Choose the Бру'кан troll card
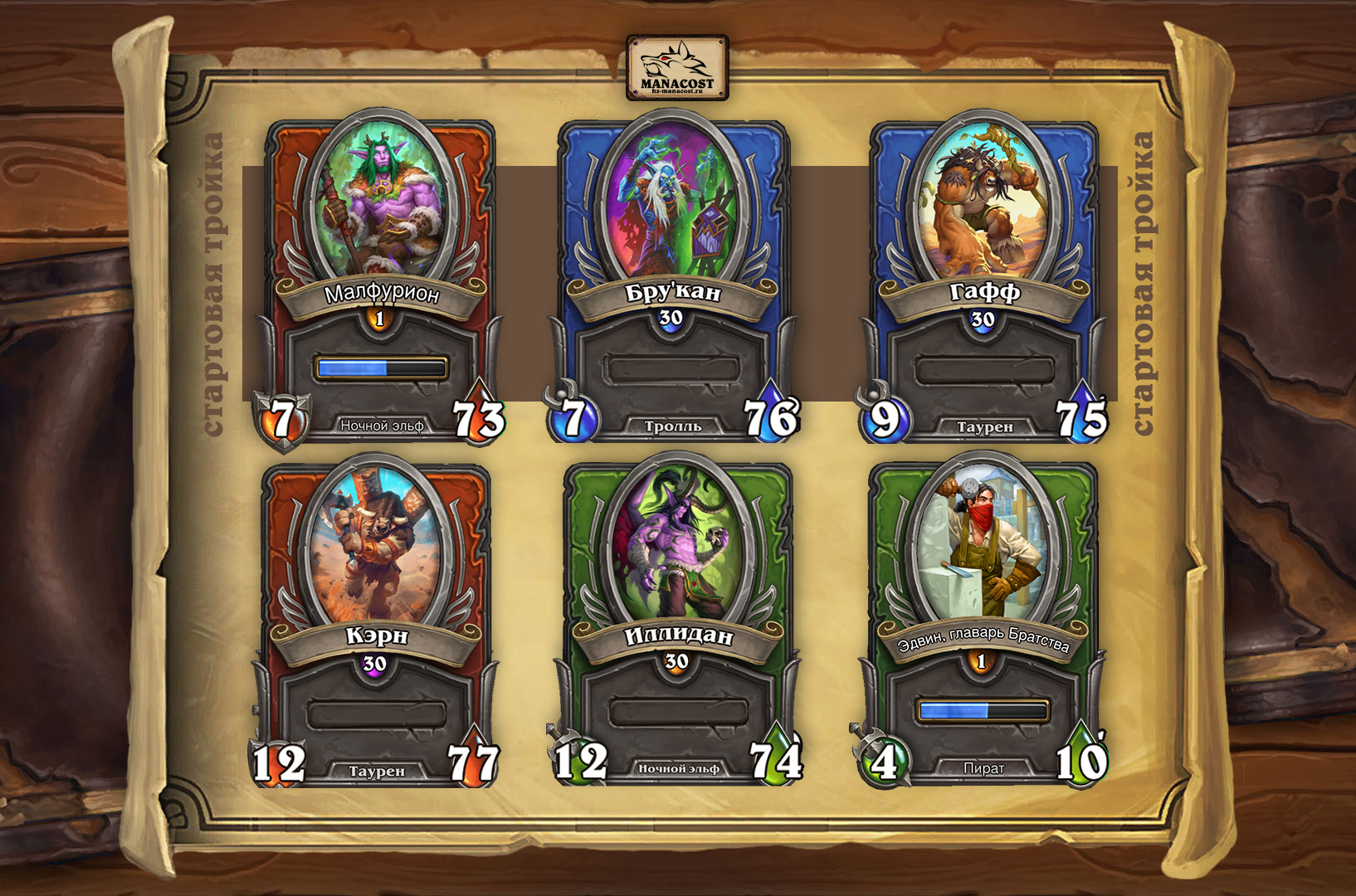 673,282
